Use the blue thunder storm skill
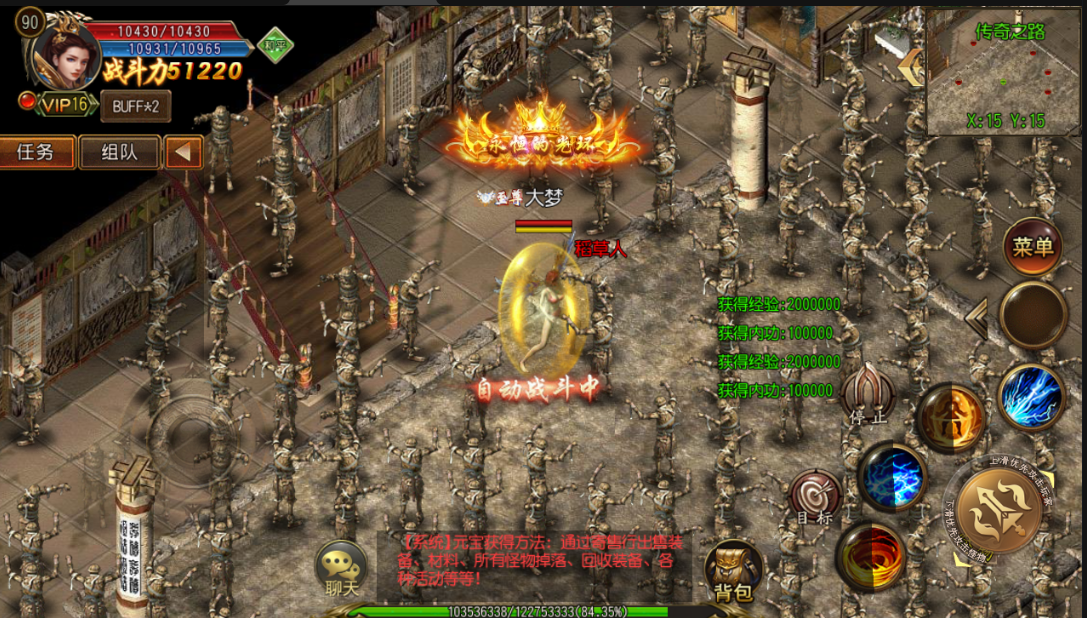The width and height of the screenshot is (1087, 618). click(892, 477)
